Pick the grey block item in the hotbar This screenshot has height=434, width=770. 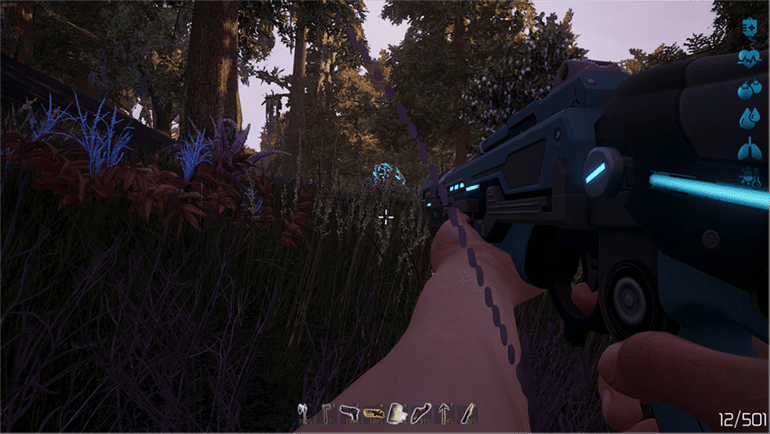click(x=398, y=410)
